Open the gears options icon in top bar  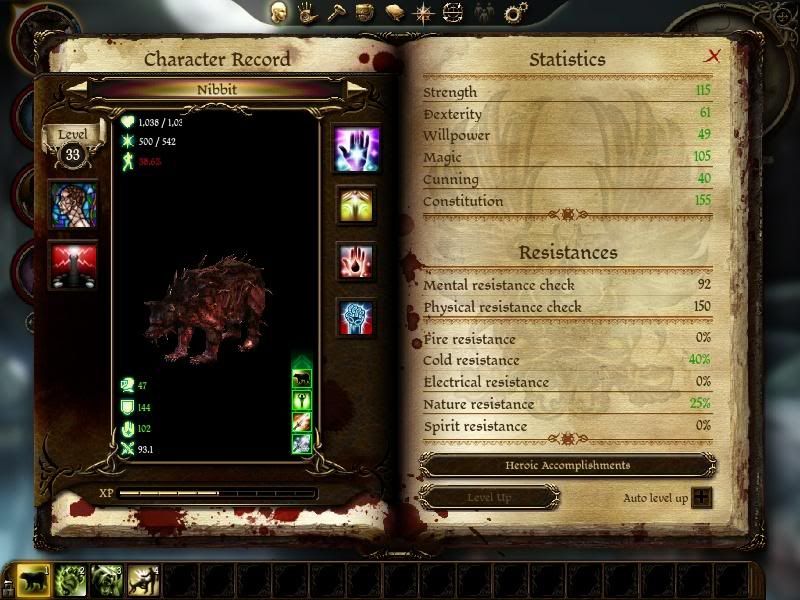tap(515, 13)
